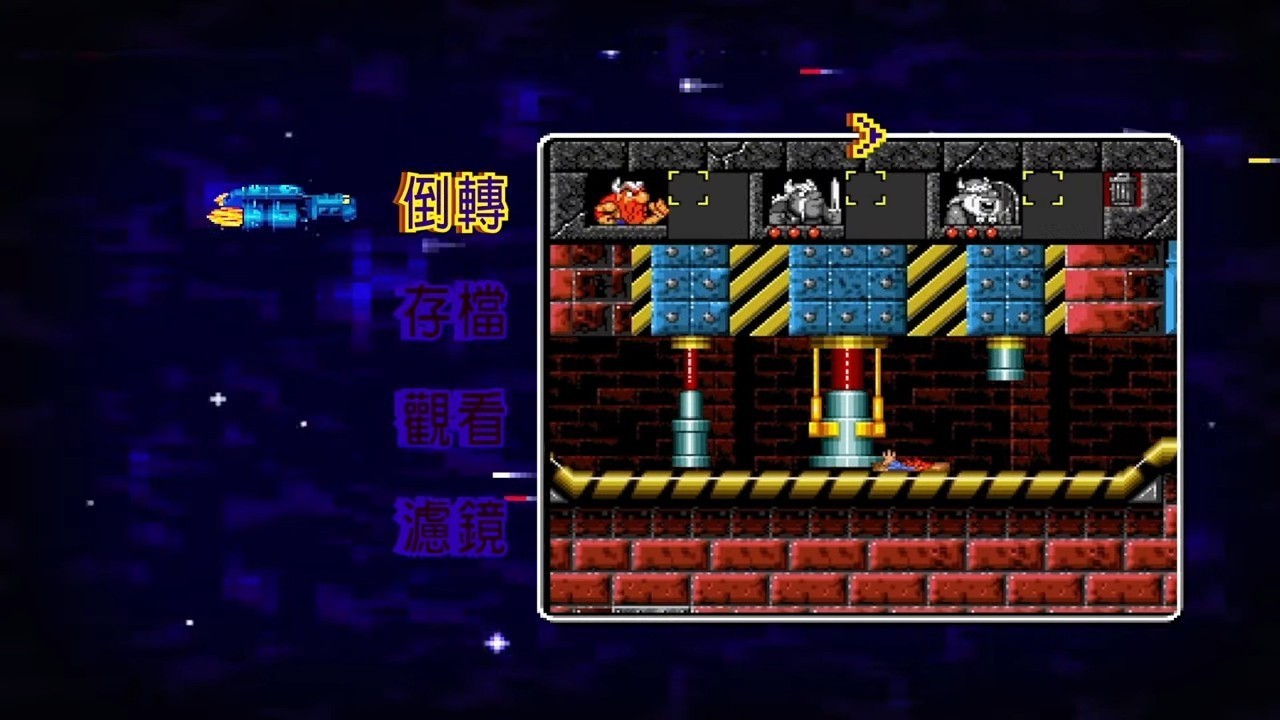Click the game viewport window

point(860,380)
